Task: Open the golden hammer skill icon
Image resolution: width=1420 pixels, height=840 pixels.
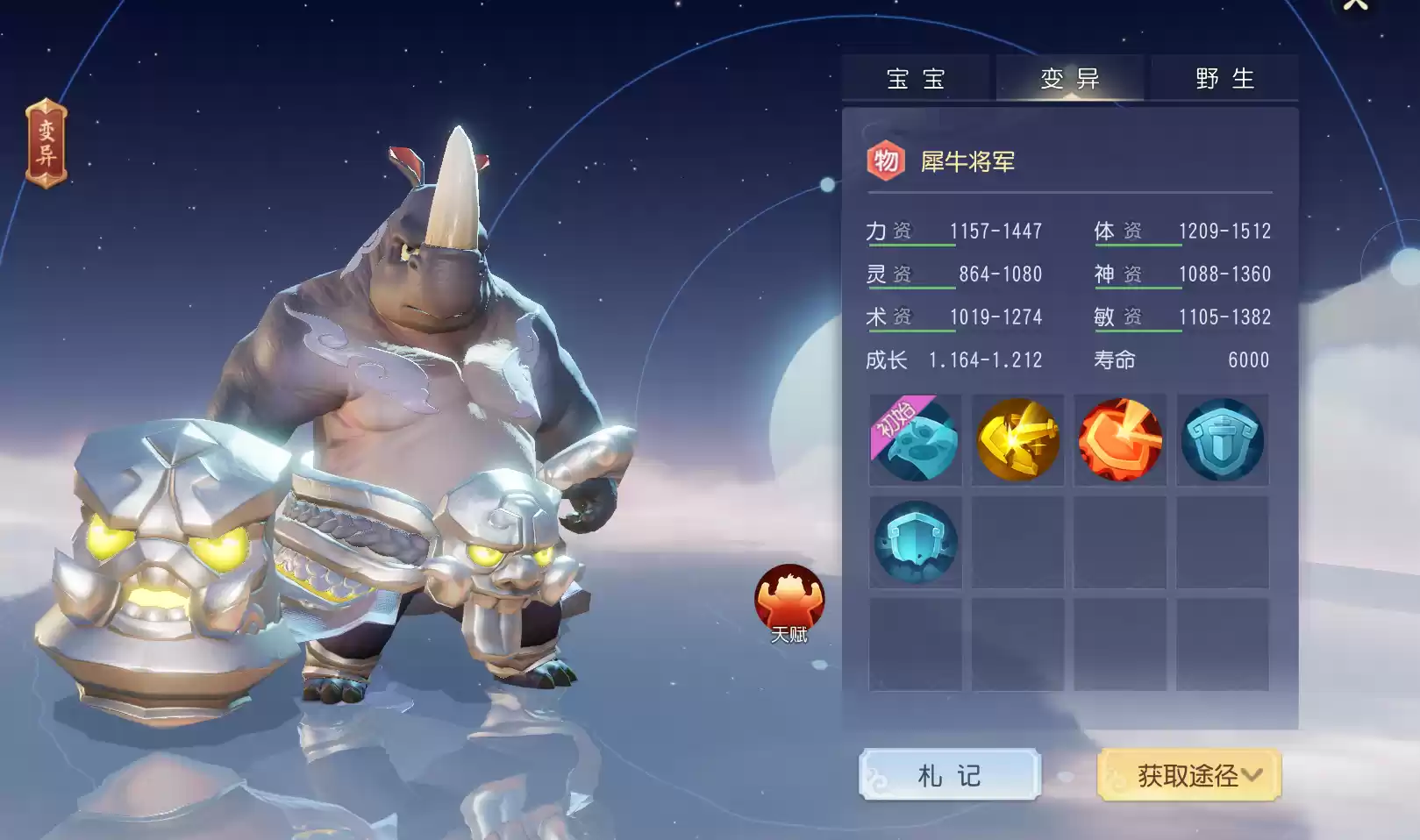Action: click(1017, 440)
